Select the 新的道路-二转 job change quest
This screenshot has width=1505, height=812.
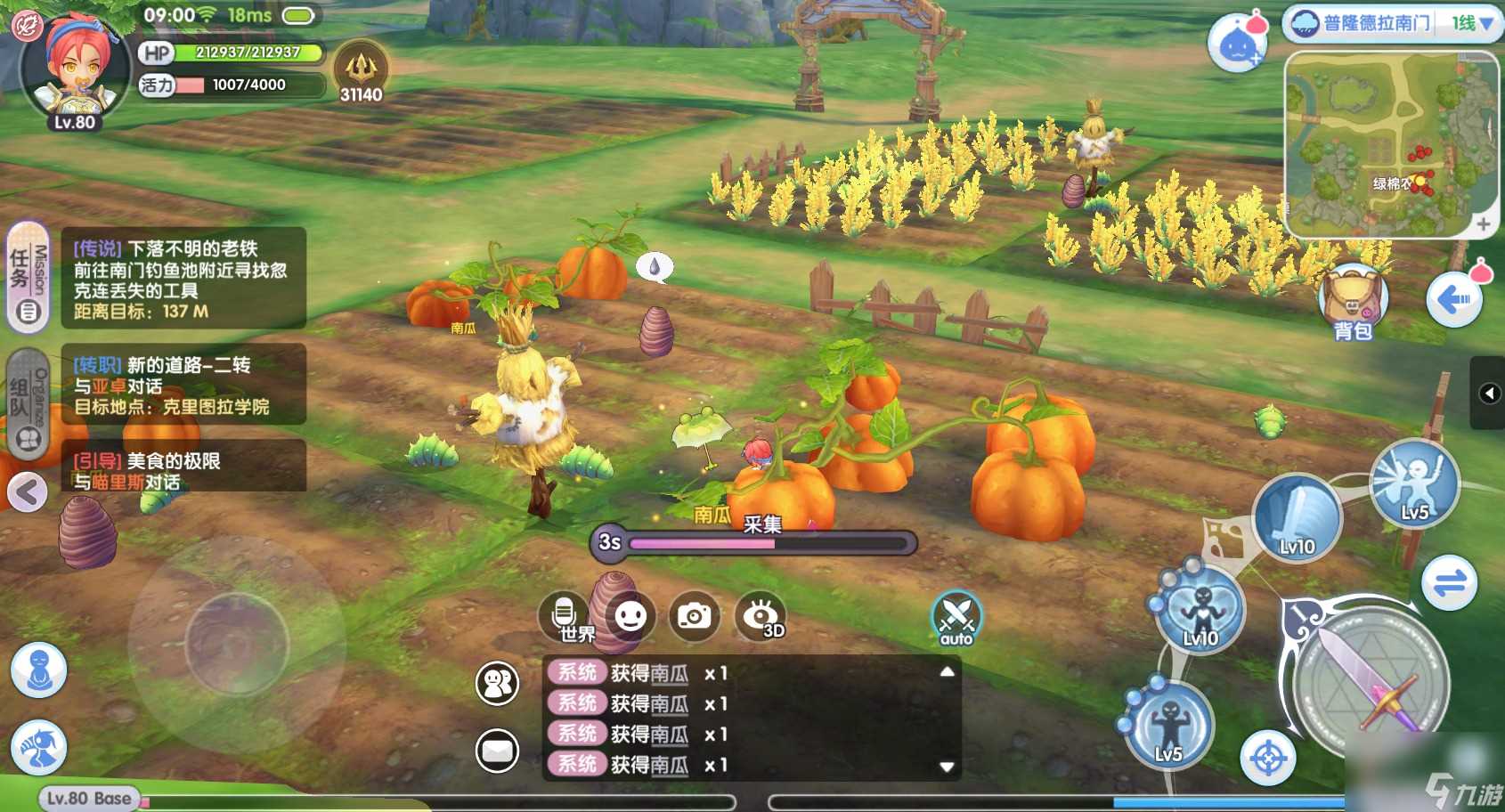coord(183,385)
